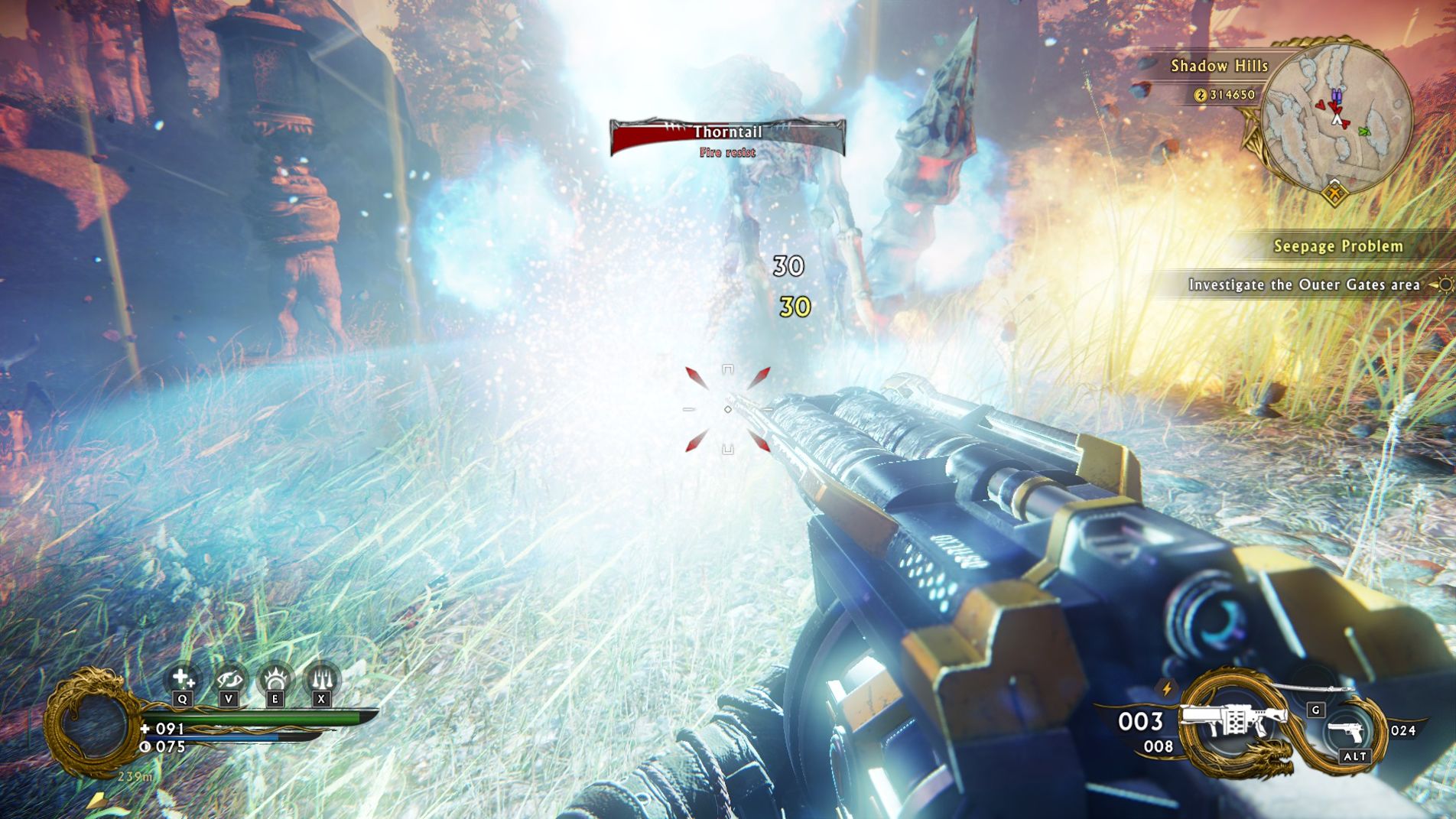1456x819 pixels.
Task: Activate the crossed-out eye vanish ability
Action: [x=229, y=678]
